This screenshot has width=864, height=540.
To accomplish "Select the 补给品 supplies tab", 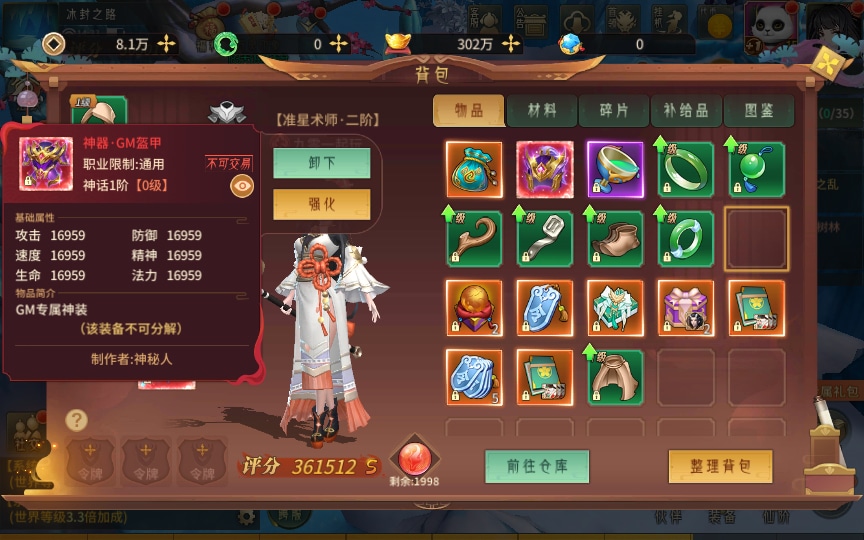I will pyautogui.click(x=686, y=111).
